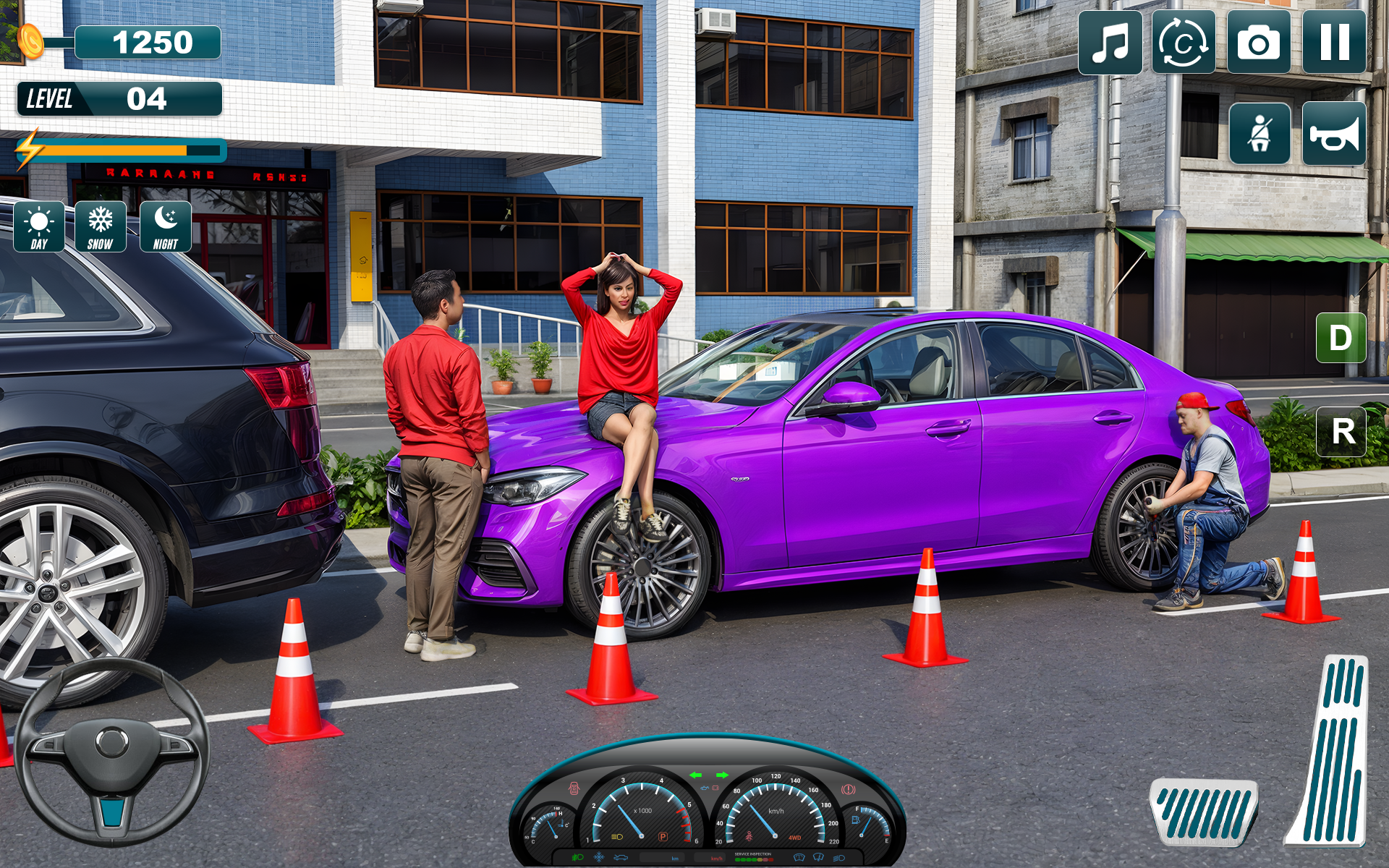Click the coin icon beside the balance
Viewport: 1389px width, 868px height.
coord(30,41)
